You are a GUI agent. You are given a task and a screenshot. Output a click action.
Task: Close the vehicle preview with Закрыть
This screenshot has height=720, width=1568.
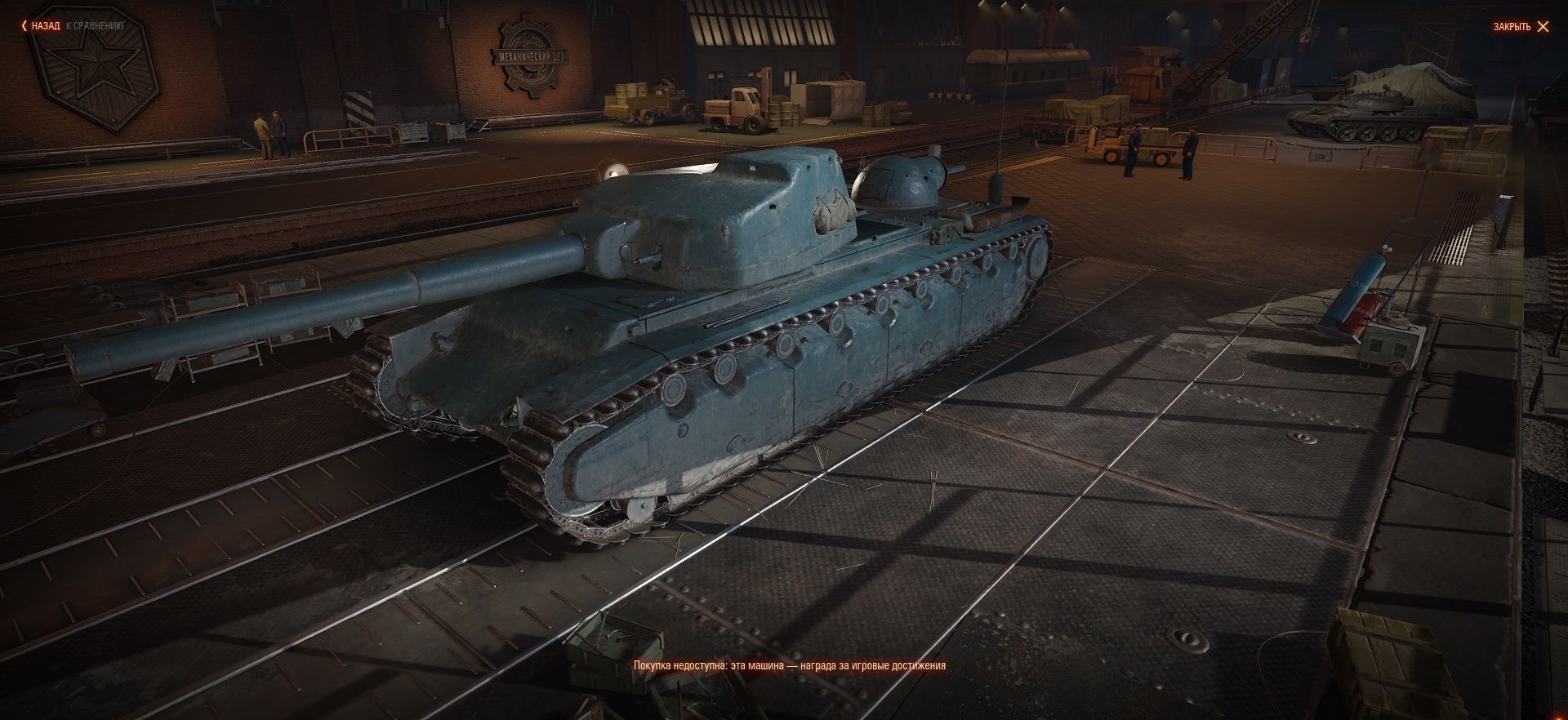[1520, 27]
